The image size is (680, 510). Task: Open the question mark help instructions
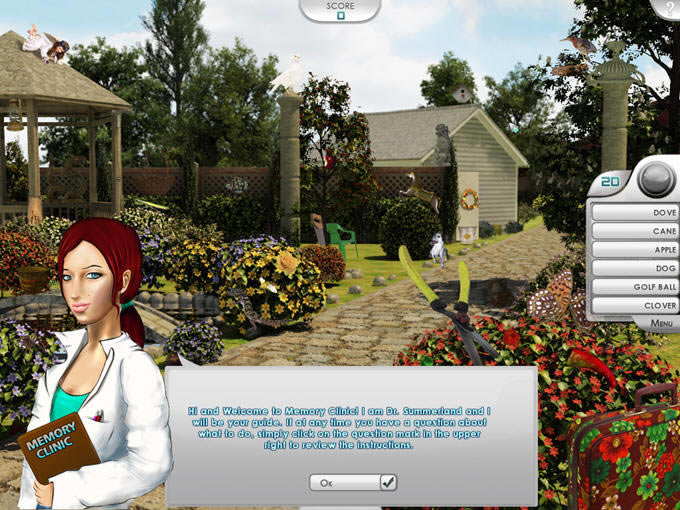(x=668, y=8)
